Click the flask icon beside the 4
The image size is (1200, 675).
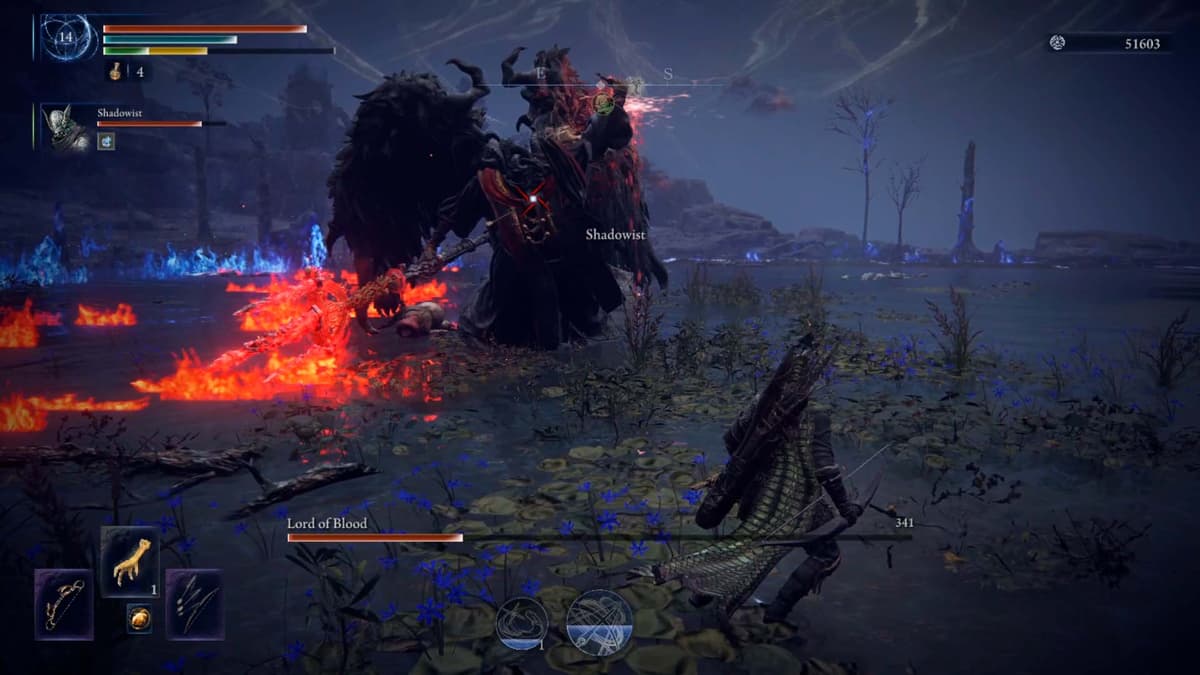pyautogui.click(x=115, y=71)
